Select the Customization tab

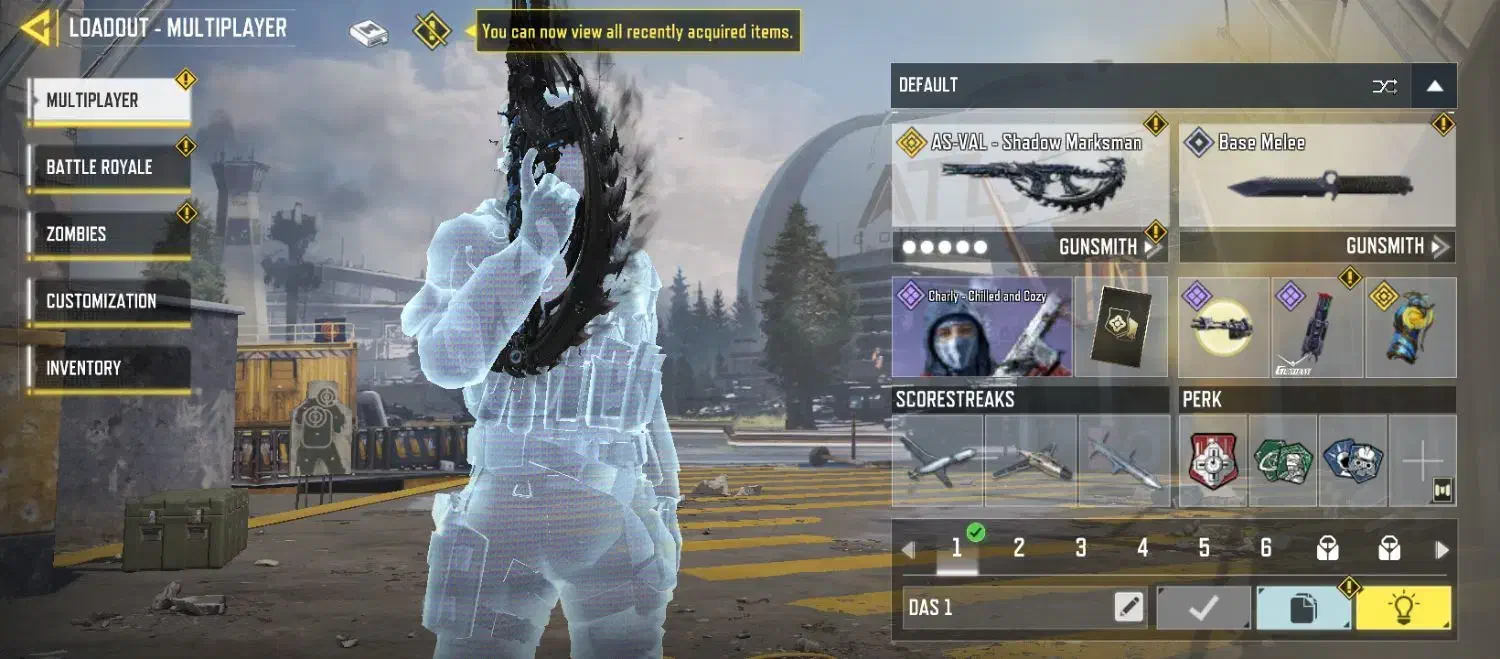(108, 301)
